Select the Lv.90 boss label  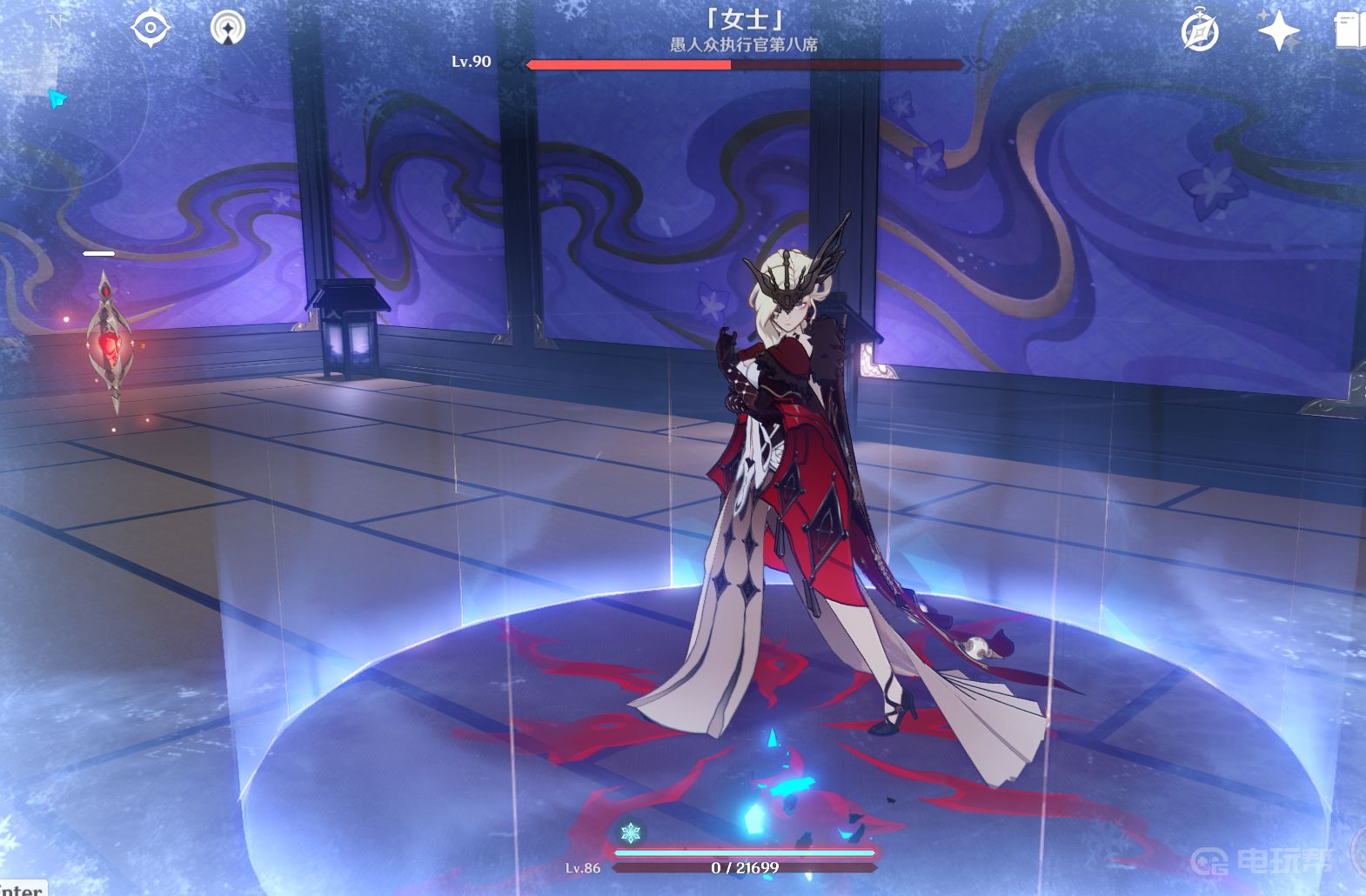click(x=473, y=63)
